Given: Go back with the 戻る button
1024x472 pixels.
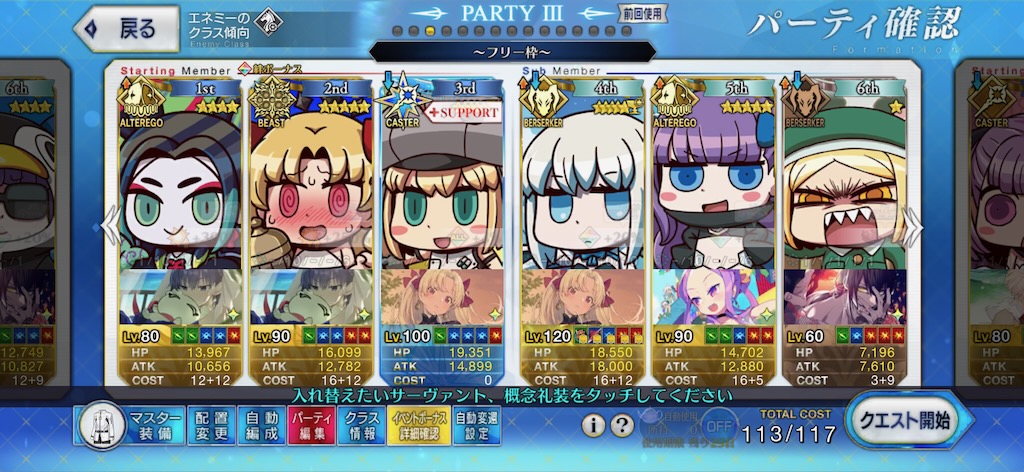Looking at the screenshot, I should (122, 29).
